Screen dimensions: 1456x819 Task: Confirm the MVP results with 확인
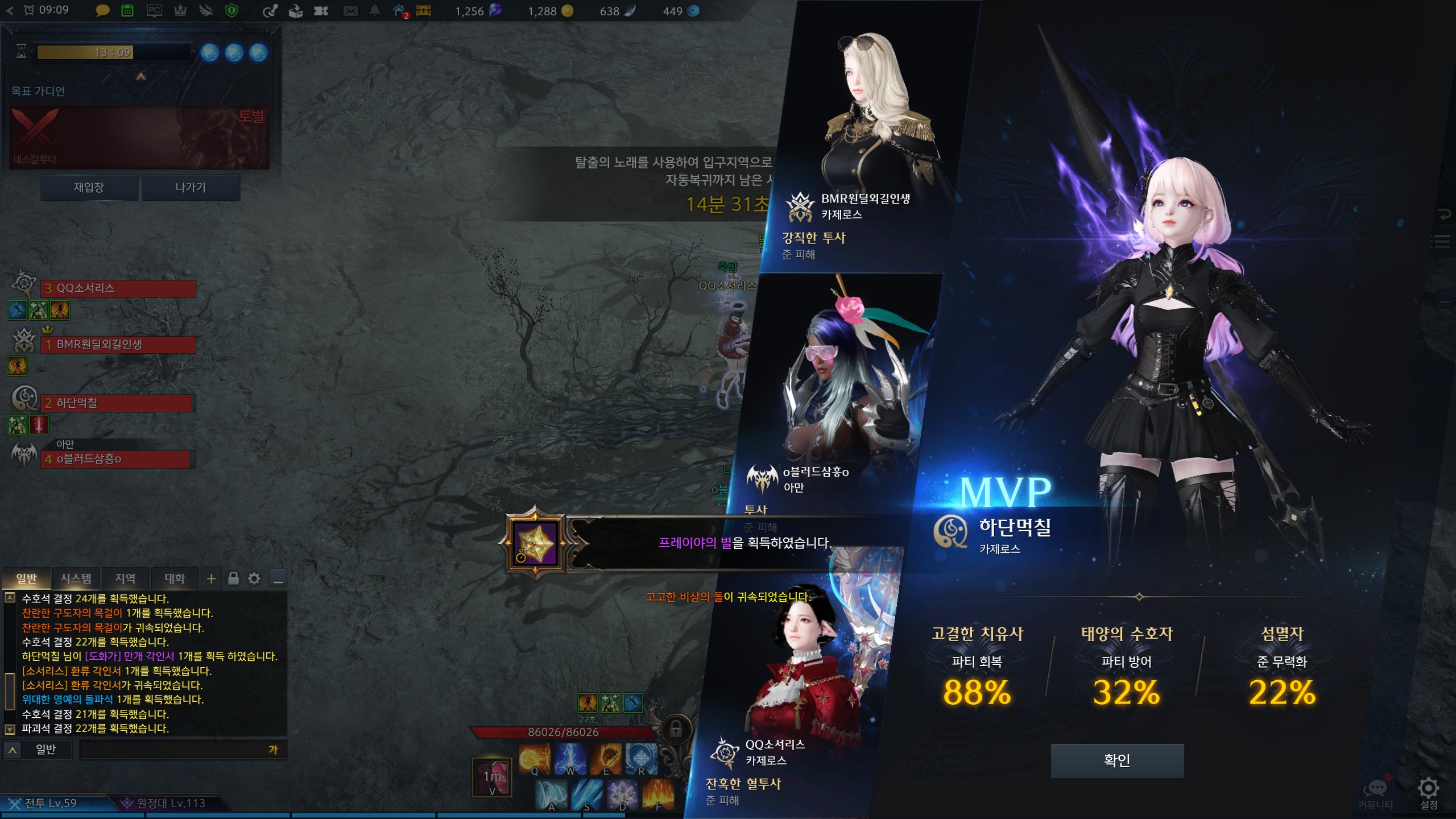click(1117, 760)
